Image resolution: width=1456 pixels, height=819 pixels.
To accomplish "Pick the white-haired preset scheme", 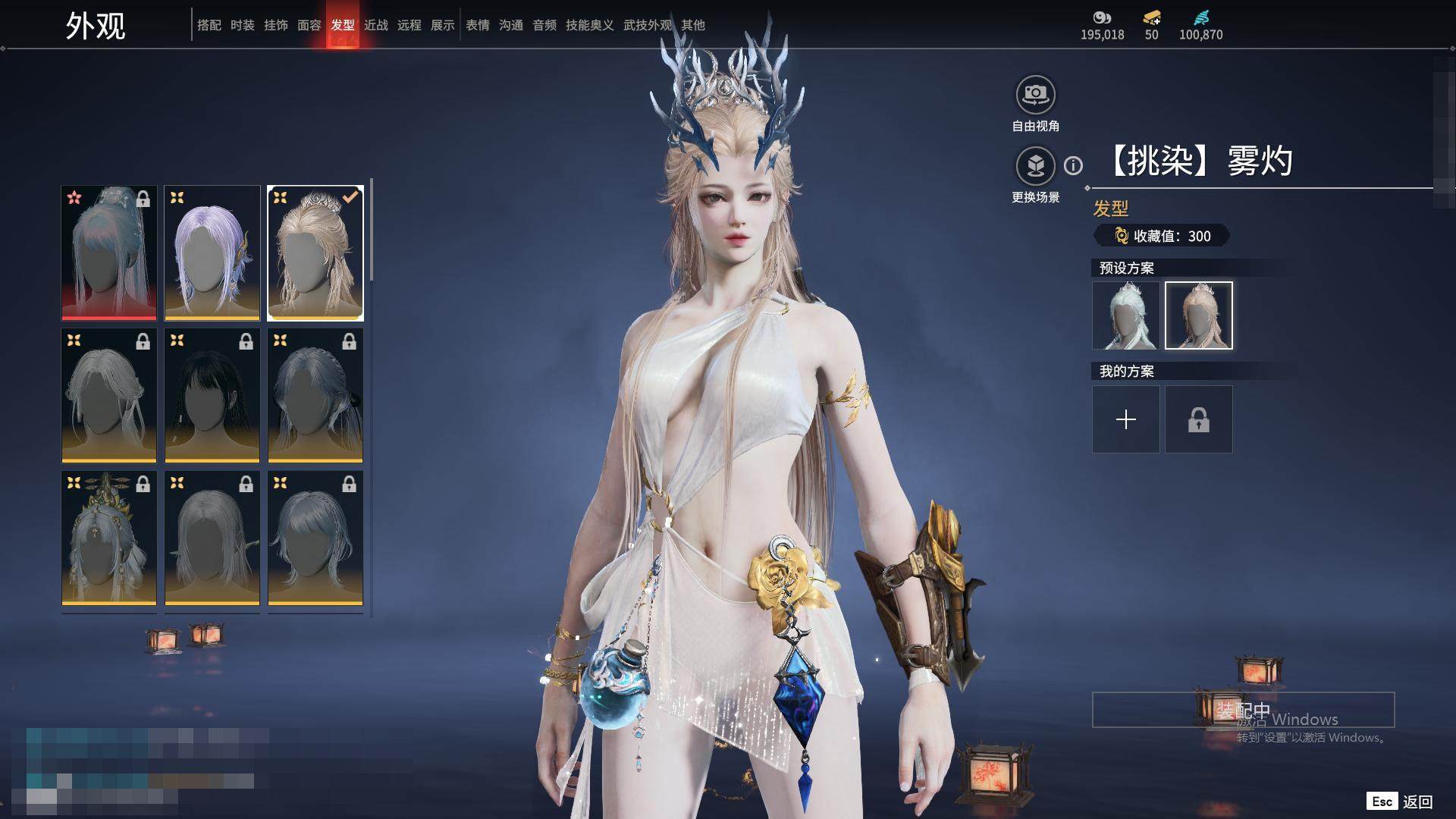I will 1126,315.
